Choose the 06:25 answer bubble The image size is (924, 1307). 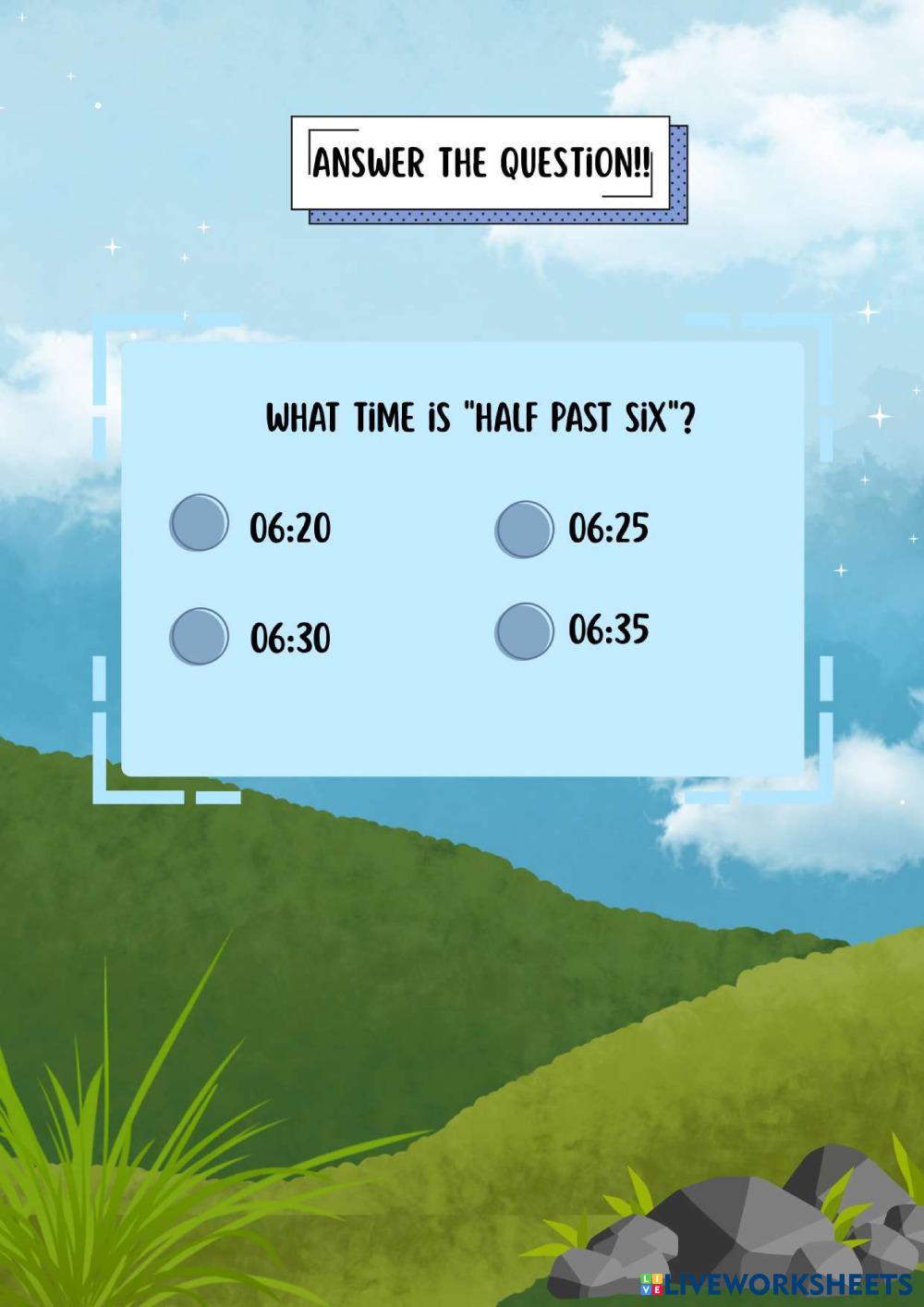point(524,529)
